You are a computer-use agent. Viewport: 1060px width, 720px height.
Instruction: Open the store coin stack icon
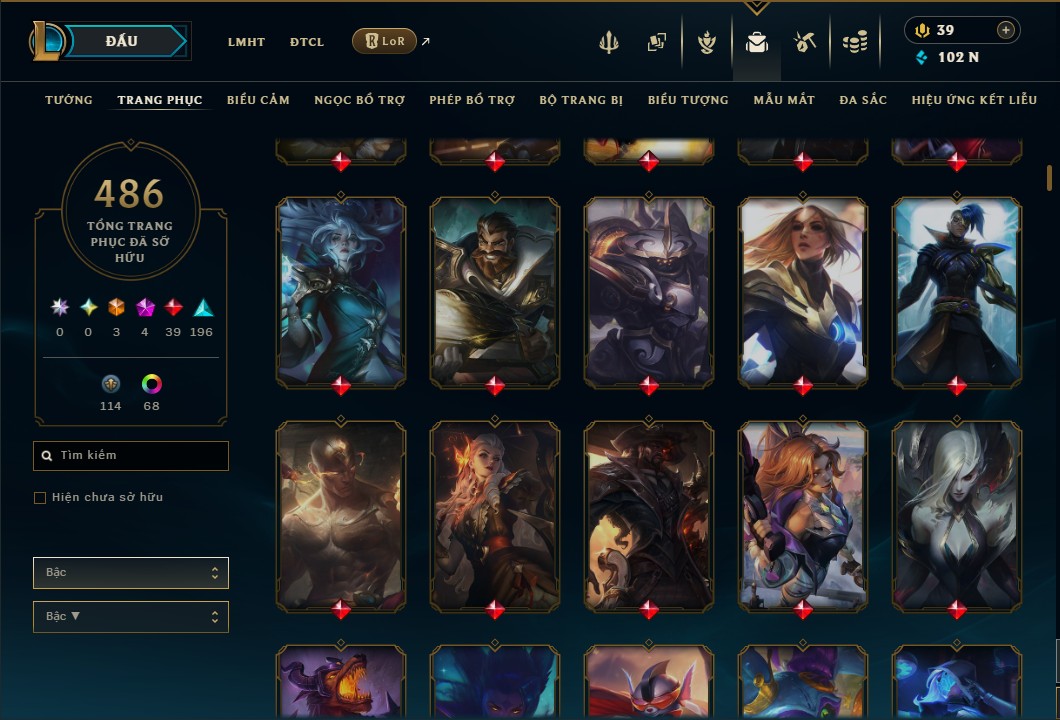854,42
